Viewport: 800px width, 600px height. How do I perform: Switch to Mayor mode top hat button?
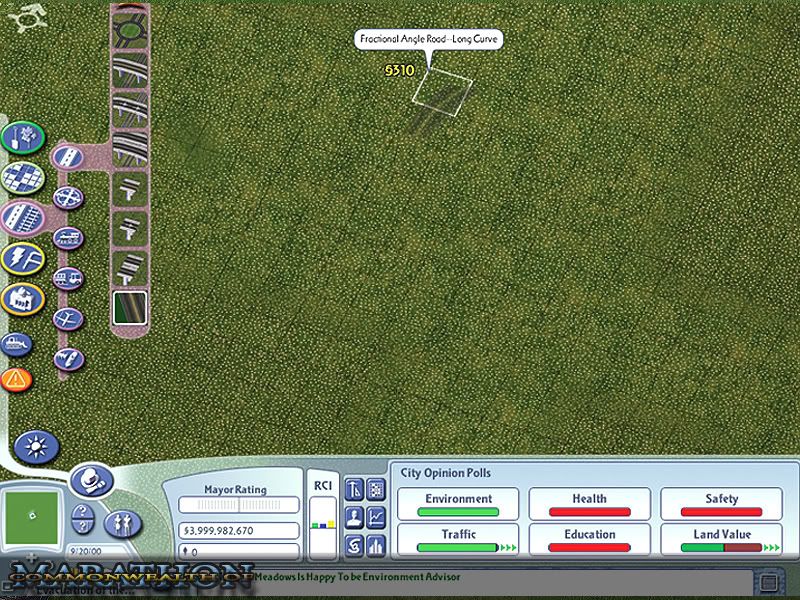pos(92,481)
